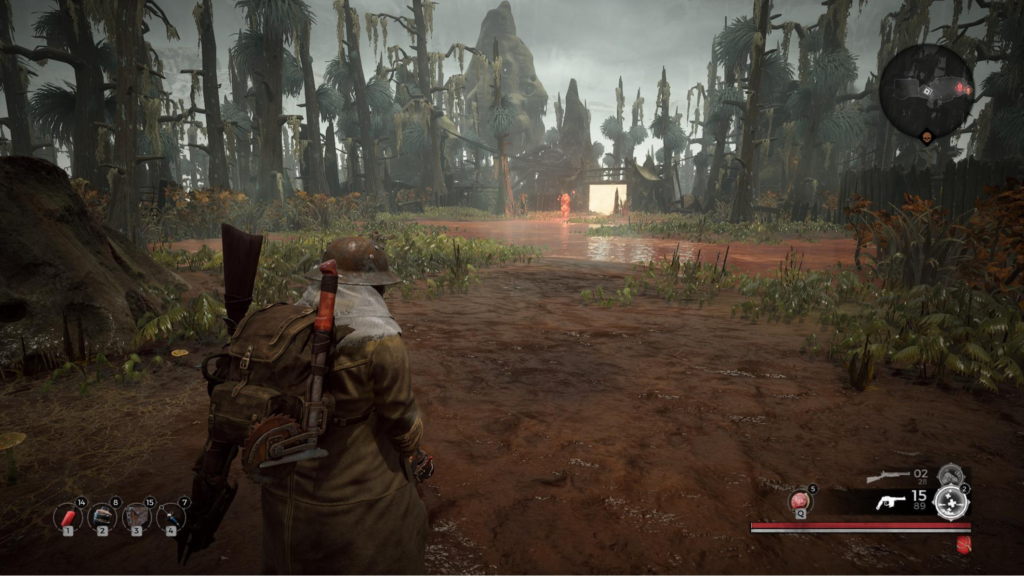
Task: Choose the greyed-out long gun weapon mod
Action: pyautogui.click(x=950, y=474)
